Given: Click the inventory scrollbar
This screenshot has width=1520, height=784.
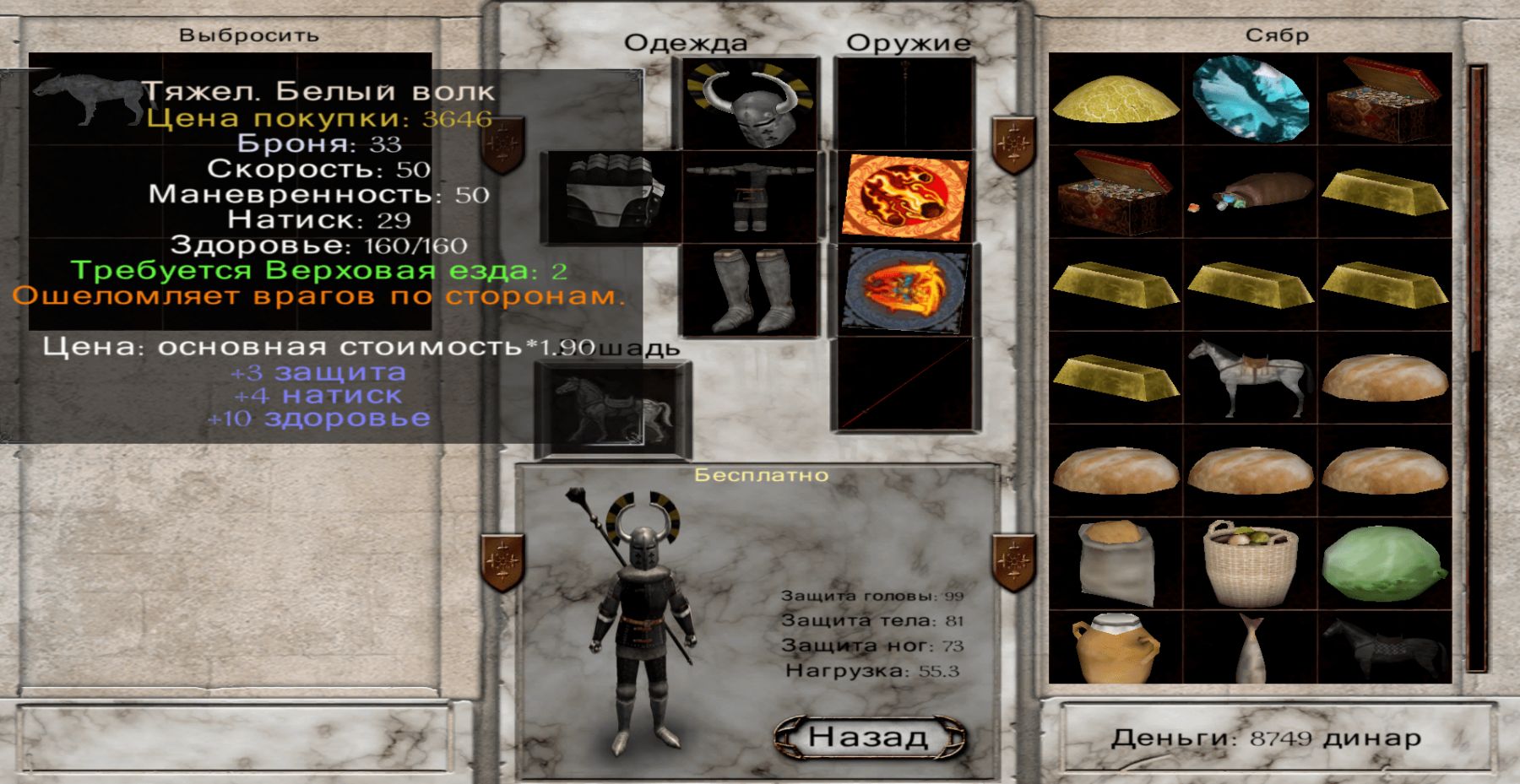Looking at the screenshot, I should (x=1477, y=368).
